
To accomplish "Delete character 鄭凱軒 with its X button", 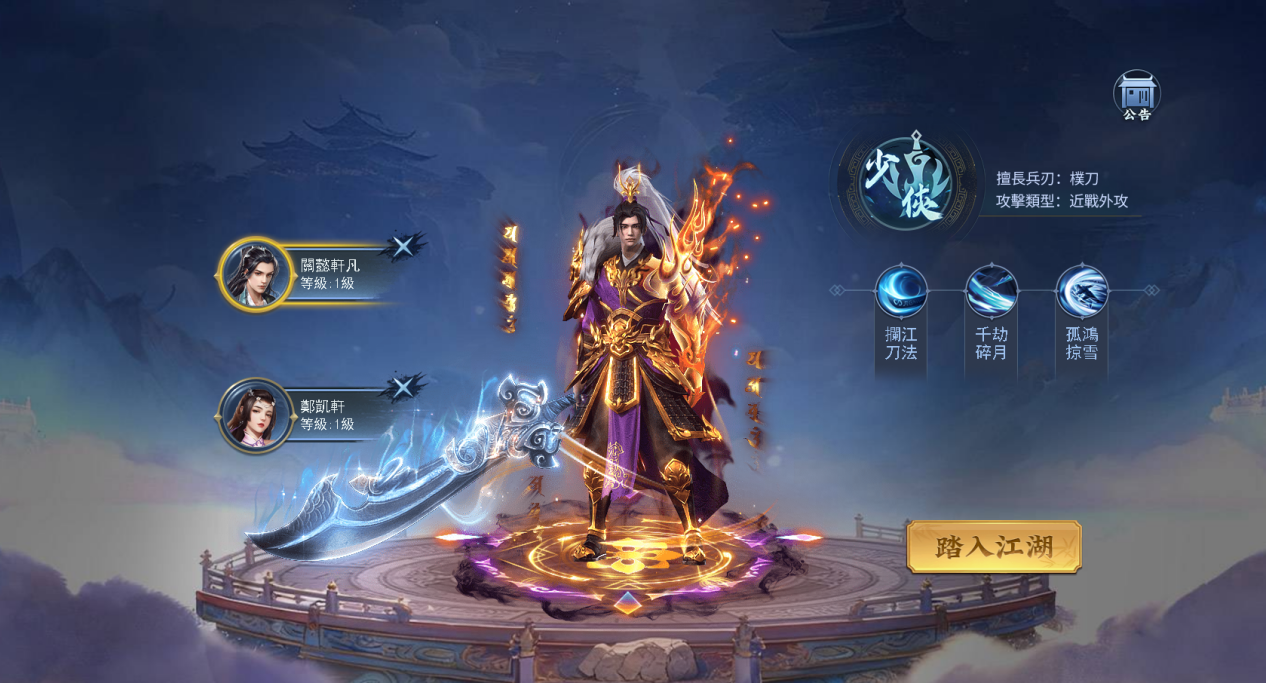I will coord(403,388).
